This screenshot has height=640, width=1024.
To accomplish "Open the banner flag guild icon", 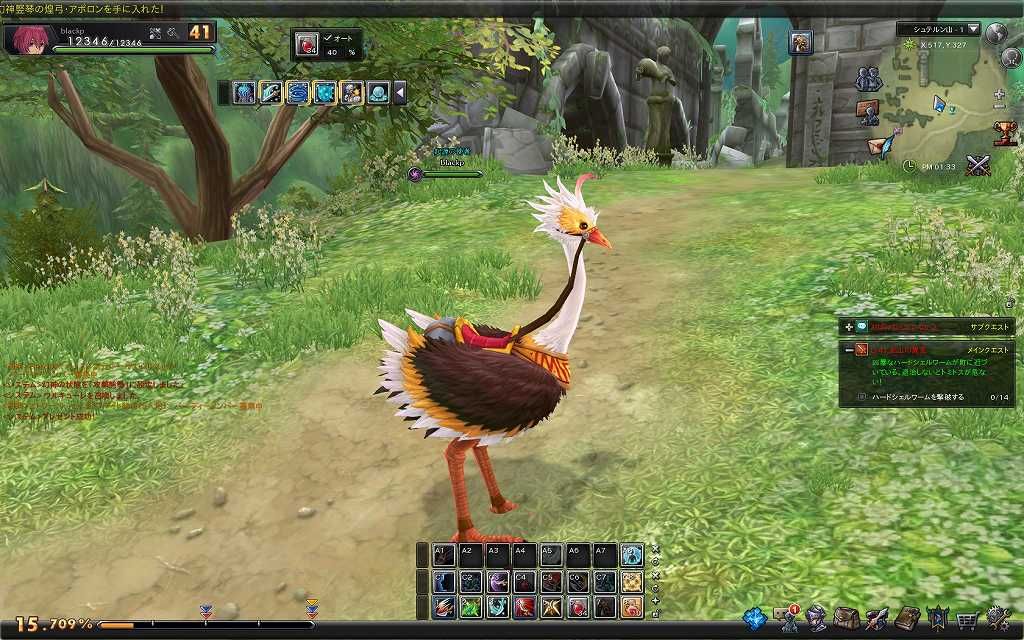I will pyautogui.click(x=937, y=618).
